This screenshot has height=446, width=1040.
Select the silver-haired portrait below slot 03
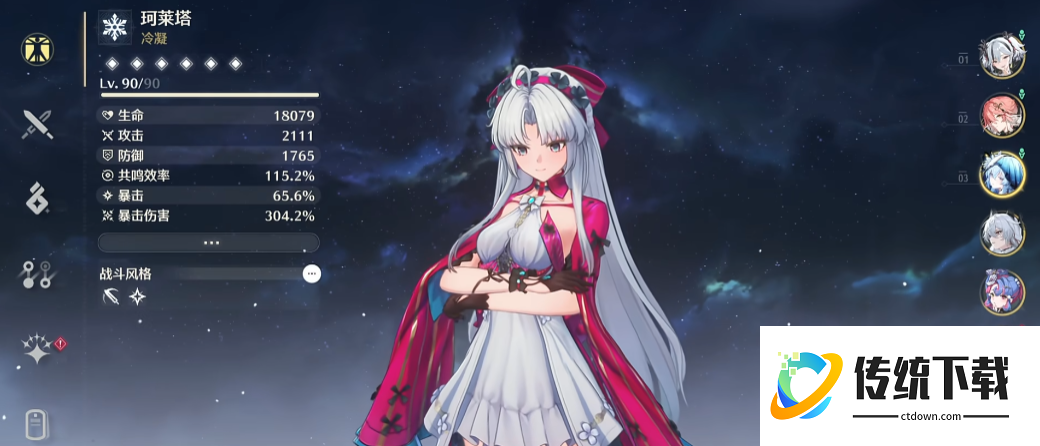click(x=1002, y=233)
